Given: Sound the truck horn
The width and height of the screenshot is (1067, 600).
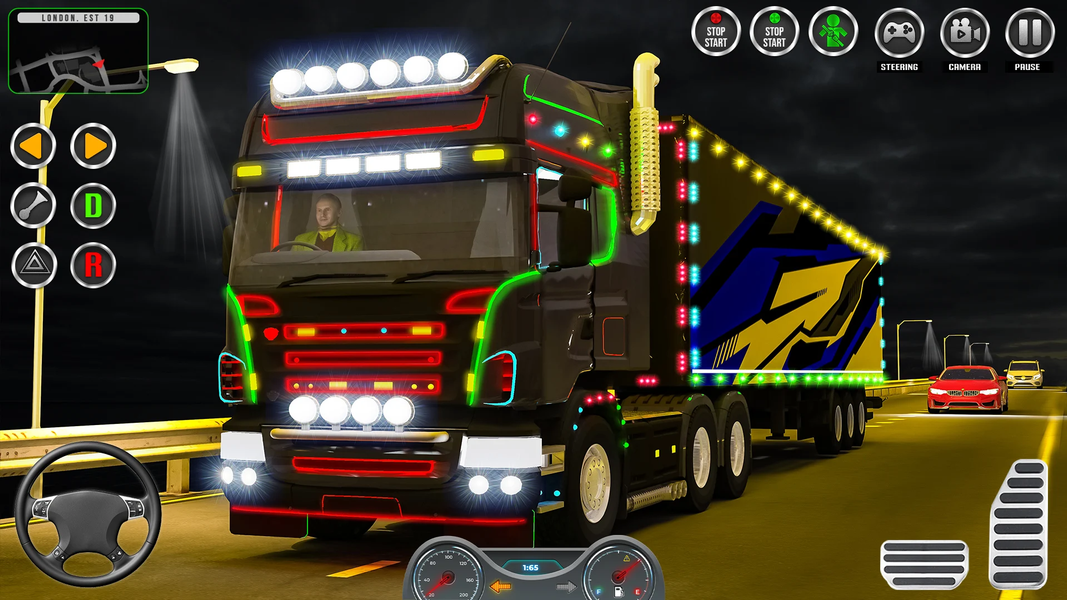Looking at the screenshot, I should [x=33, y=206].
